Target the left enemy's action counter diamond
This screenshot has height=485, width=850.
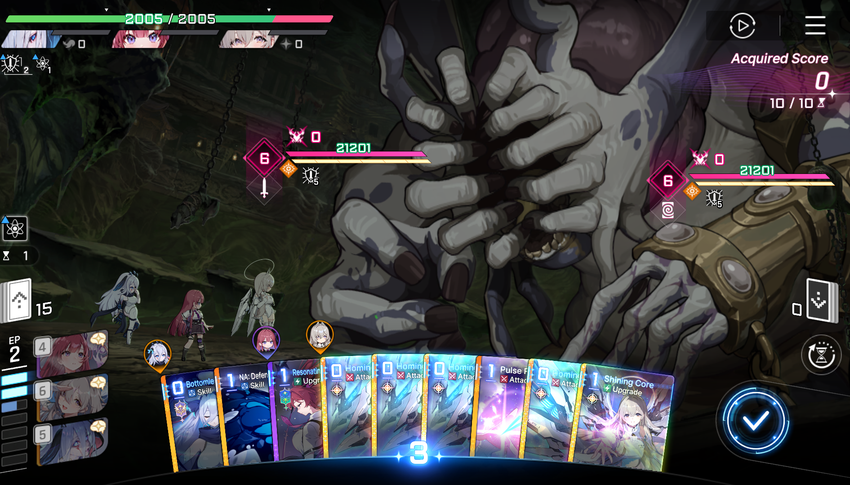tap(265, 158)
